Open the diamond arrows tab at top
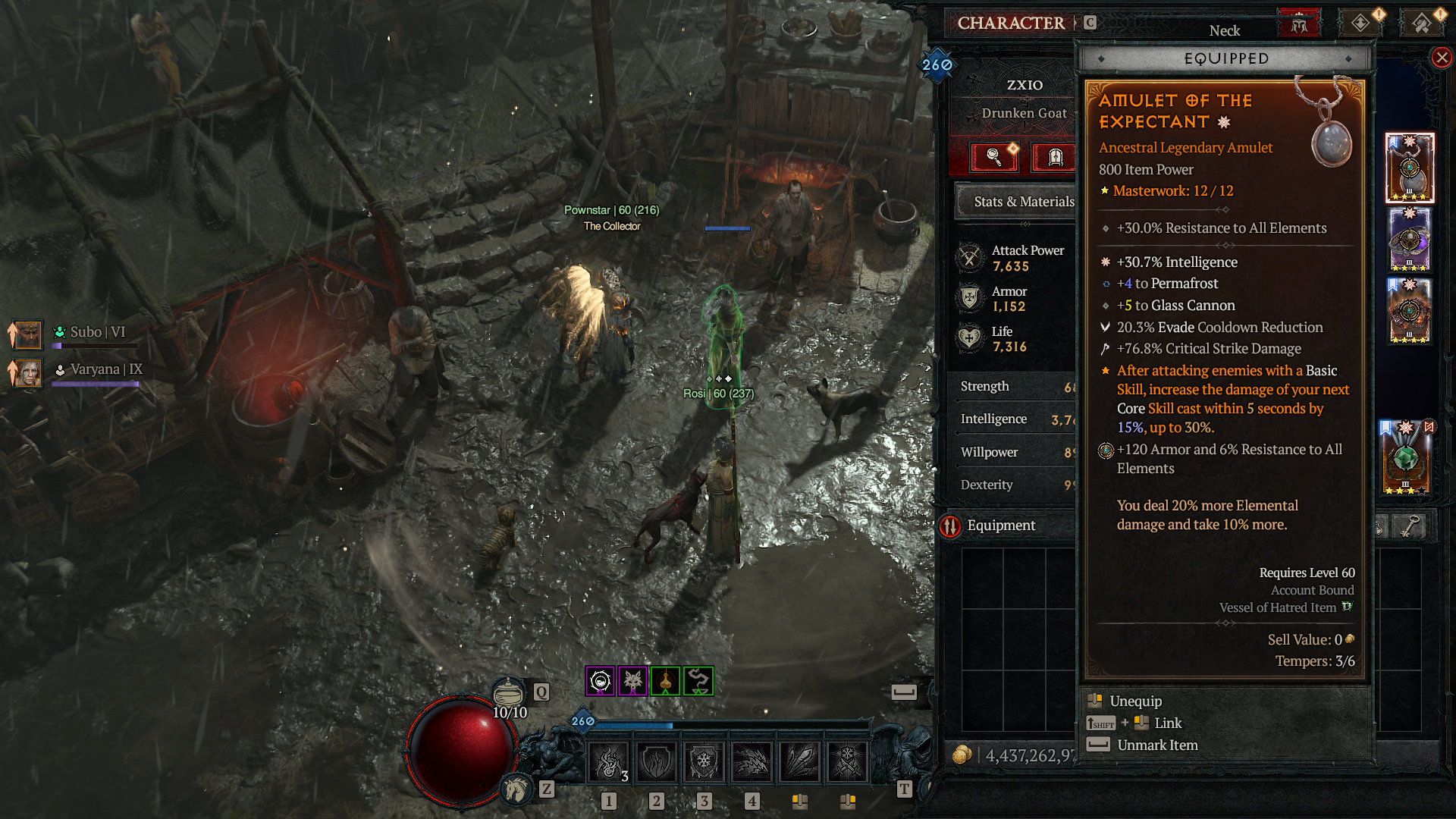Image resolution: width=1456 pixels, height=819 pixels. click(x=1360, y=24)
